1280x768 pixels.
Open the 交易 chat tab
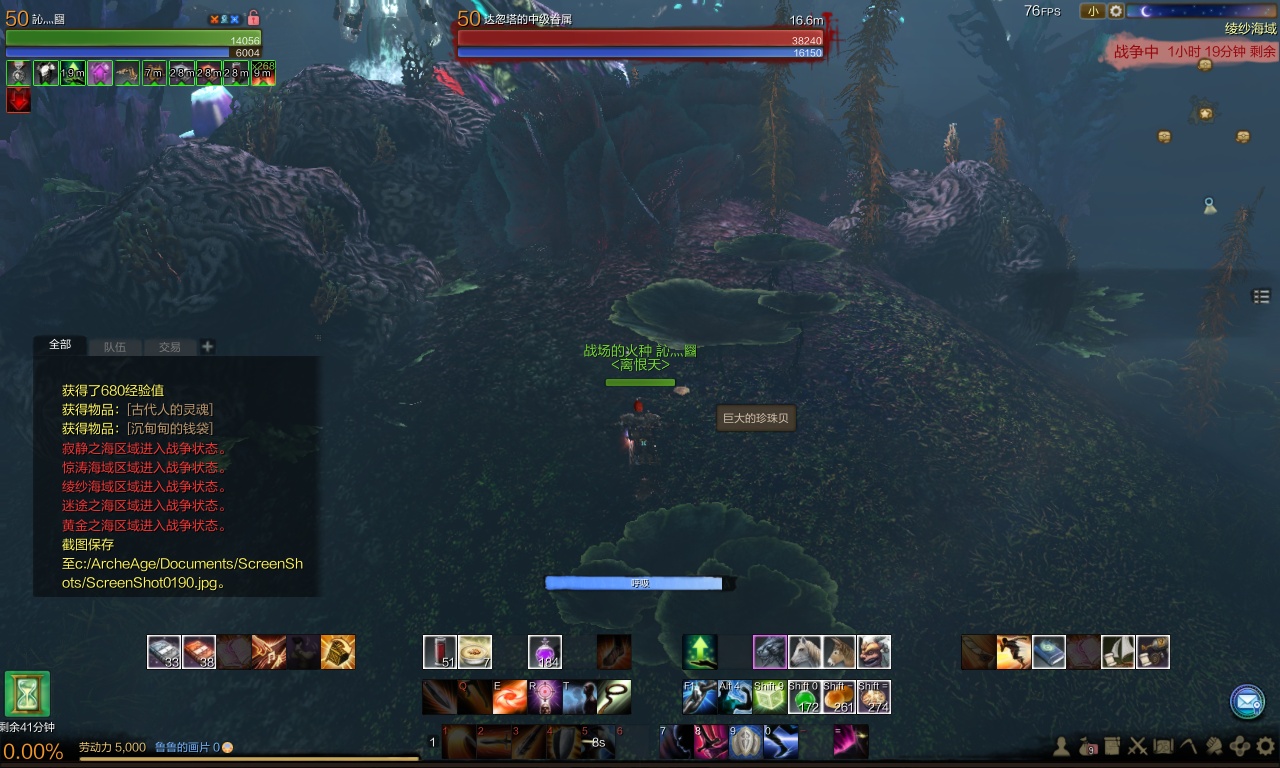170,347
